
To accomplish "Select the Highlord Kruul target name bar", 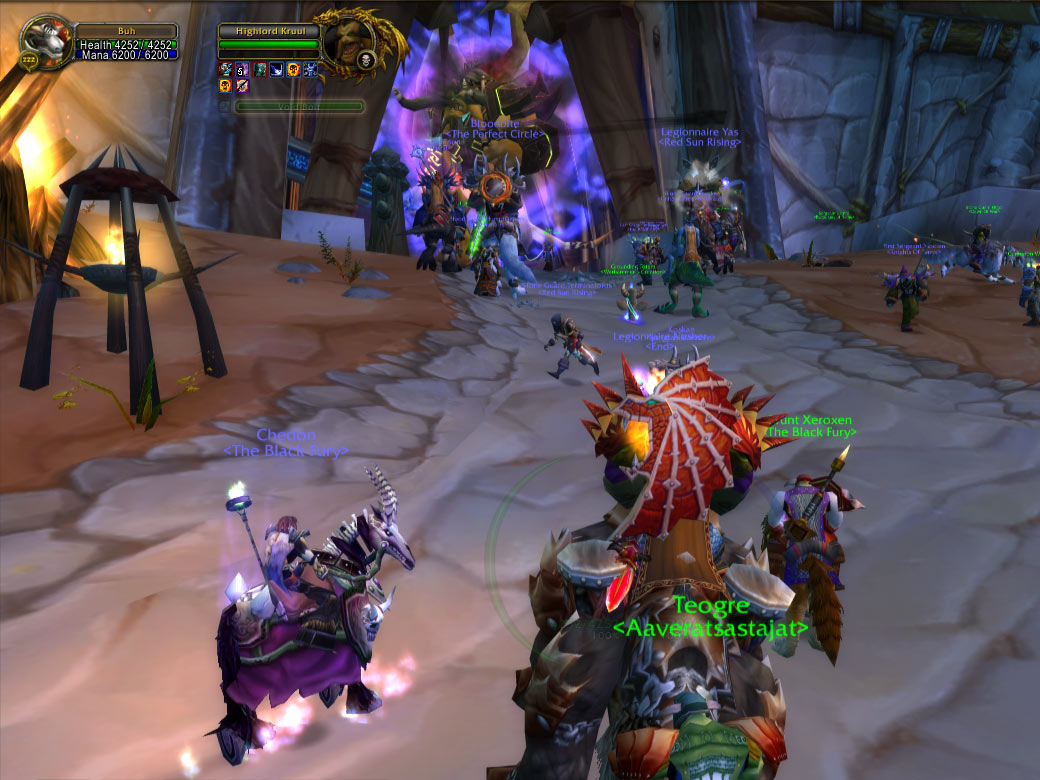I will tap(268, 31).
